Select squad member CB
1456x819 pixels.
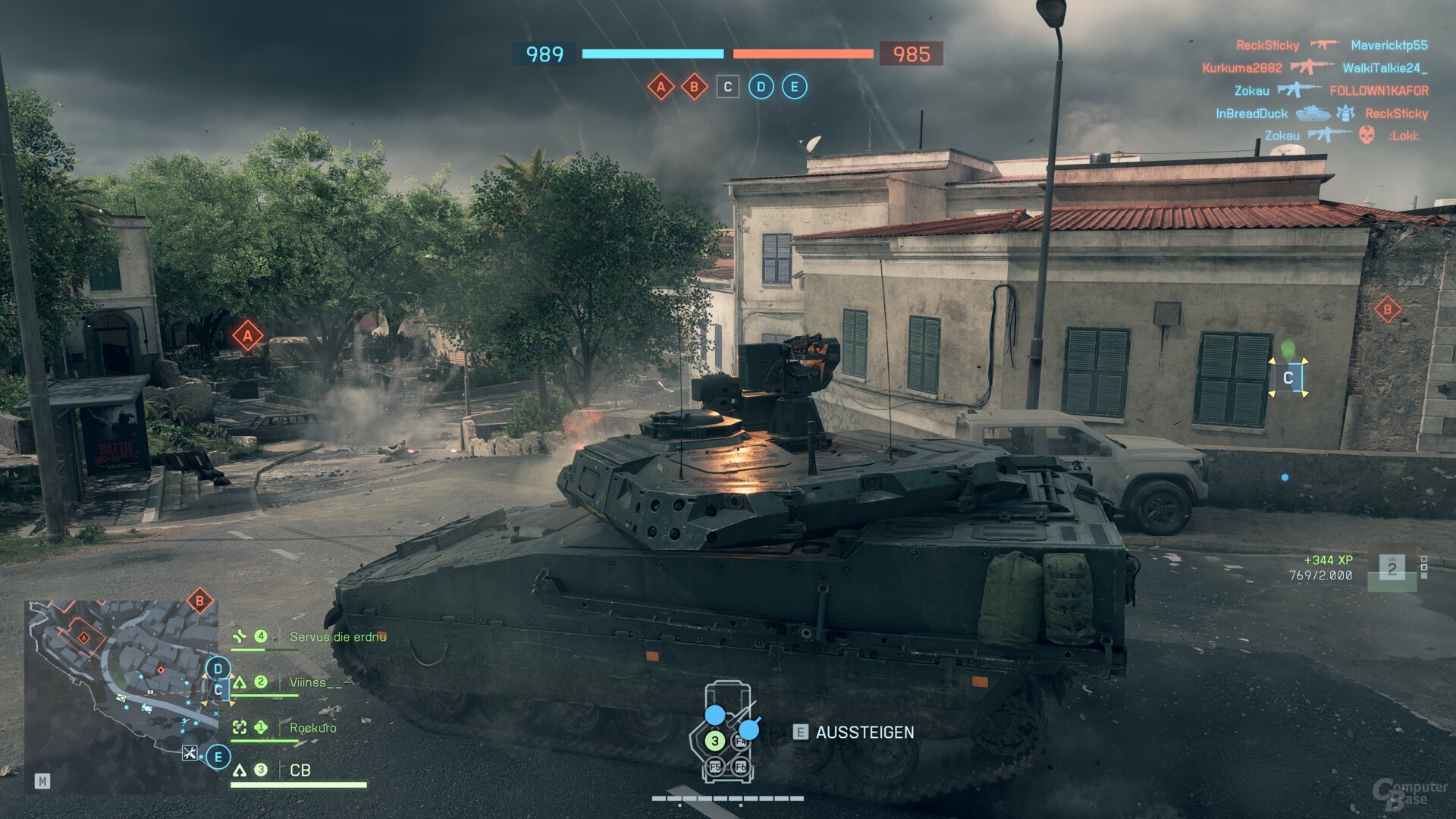point(300,770)
